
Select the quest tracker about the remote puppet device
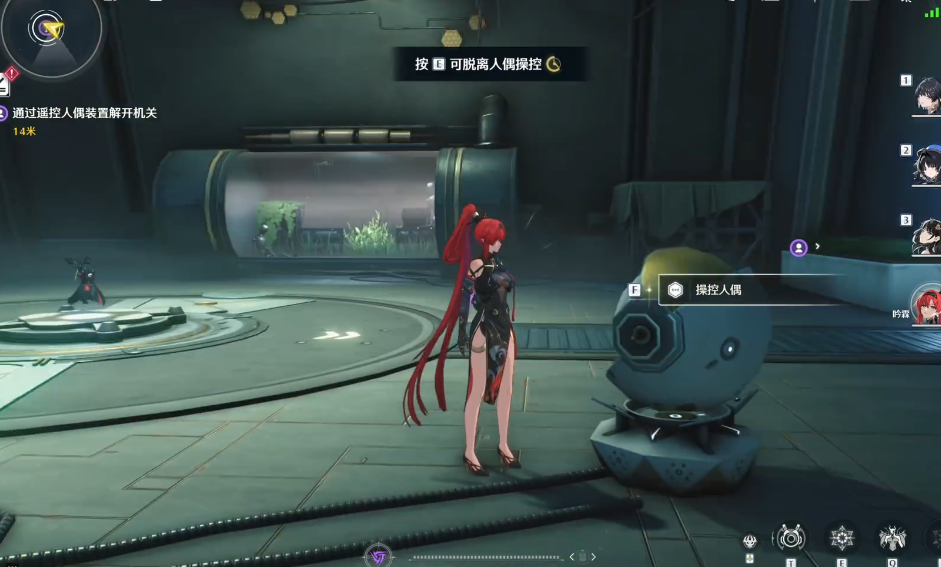84,113
